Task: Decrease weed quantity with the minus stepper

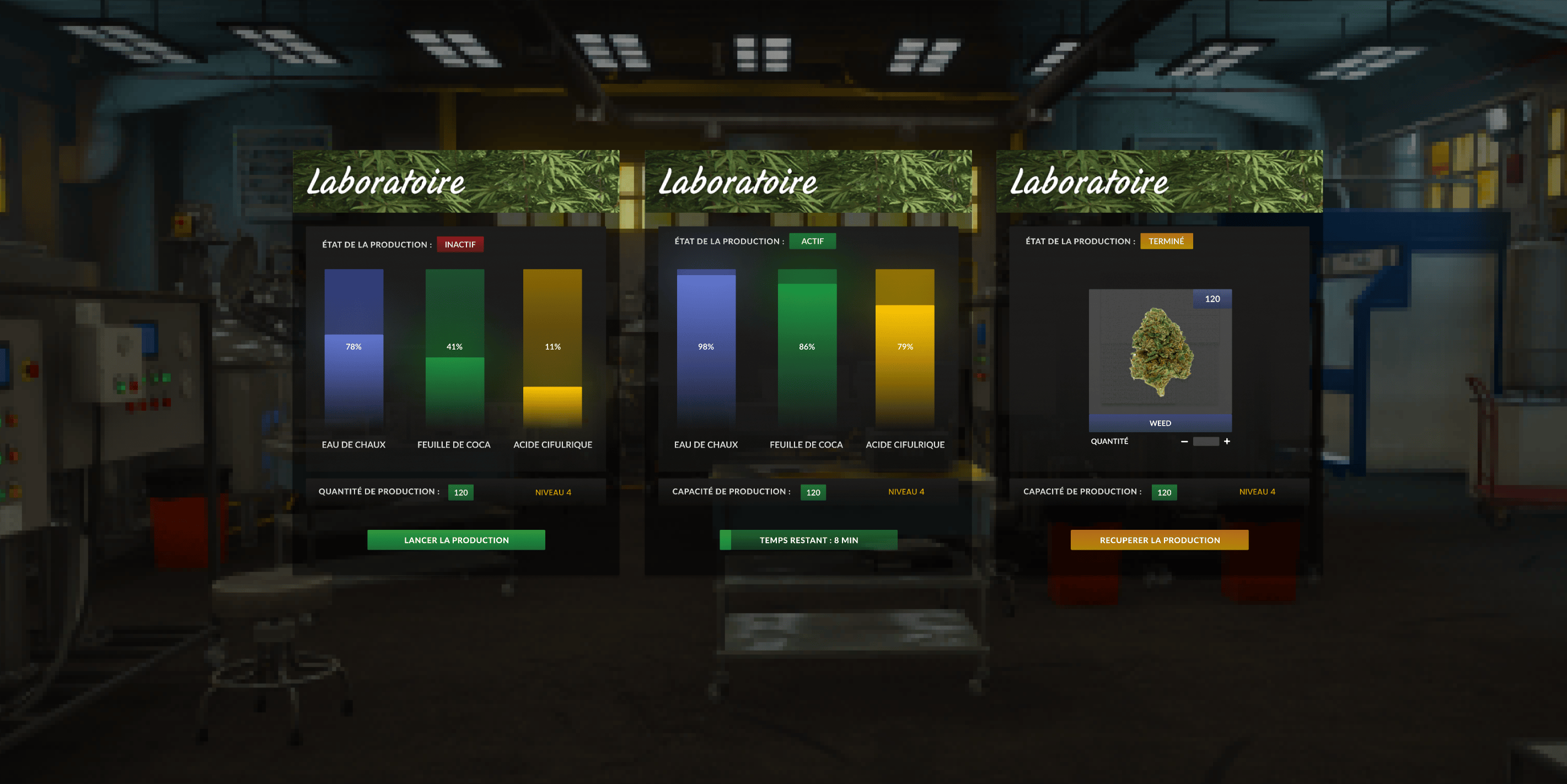Action: 1184,442
